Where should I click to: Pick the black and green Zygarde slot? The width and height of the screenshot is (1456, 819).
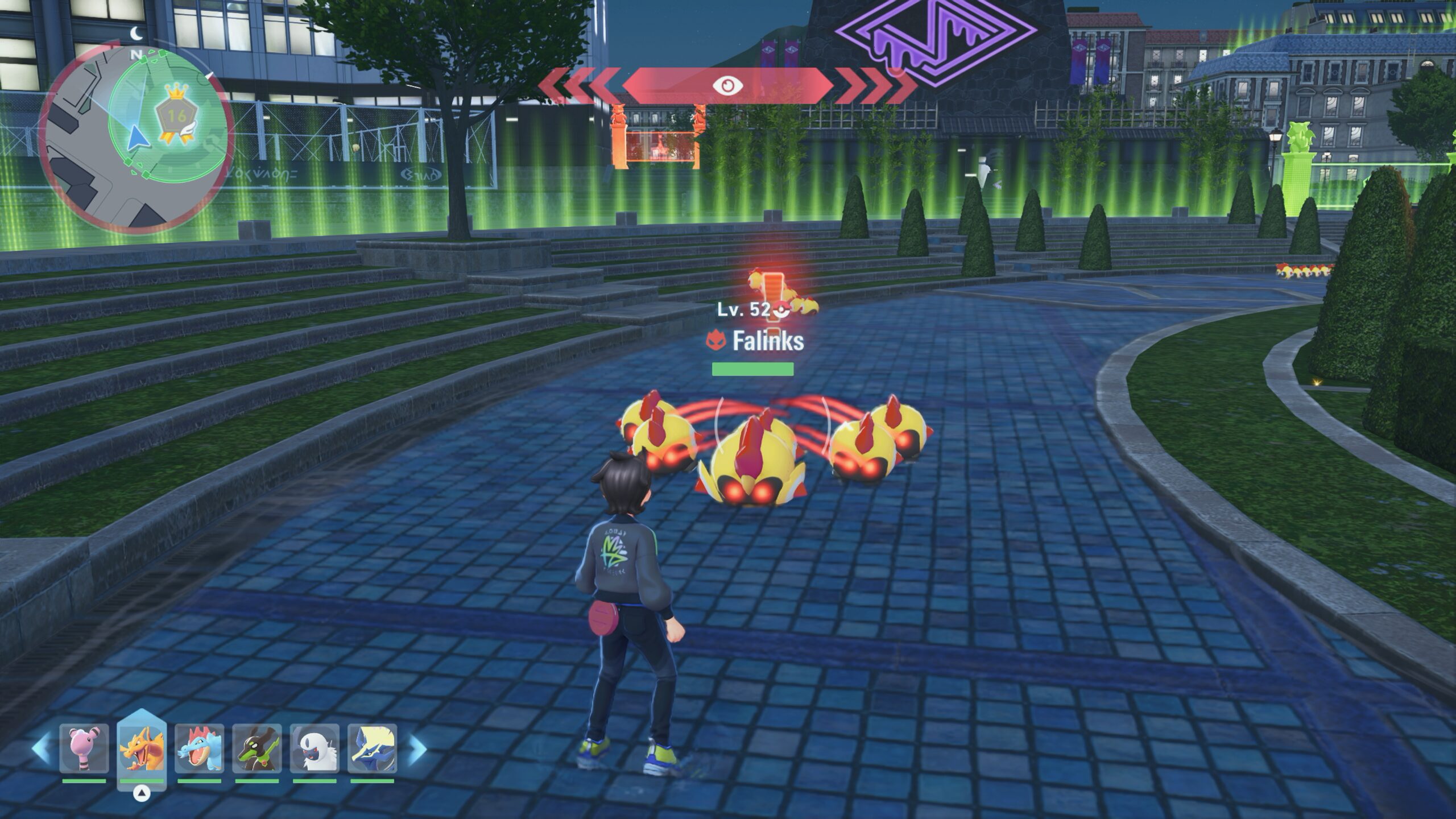click(257, 748)
